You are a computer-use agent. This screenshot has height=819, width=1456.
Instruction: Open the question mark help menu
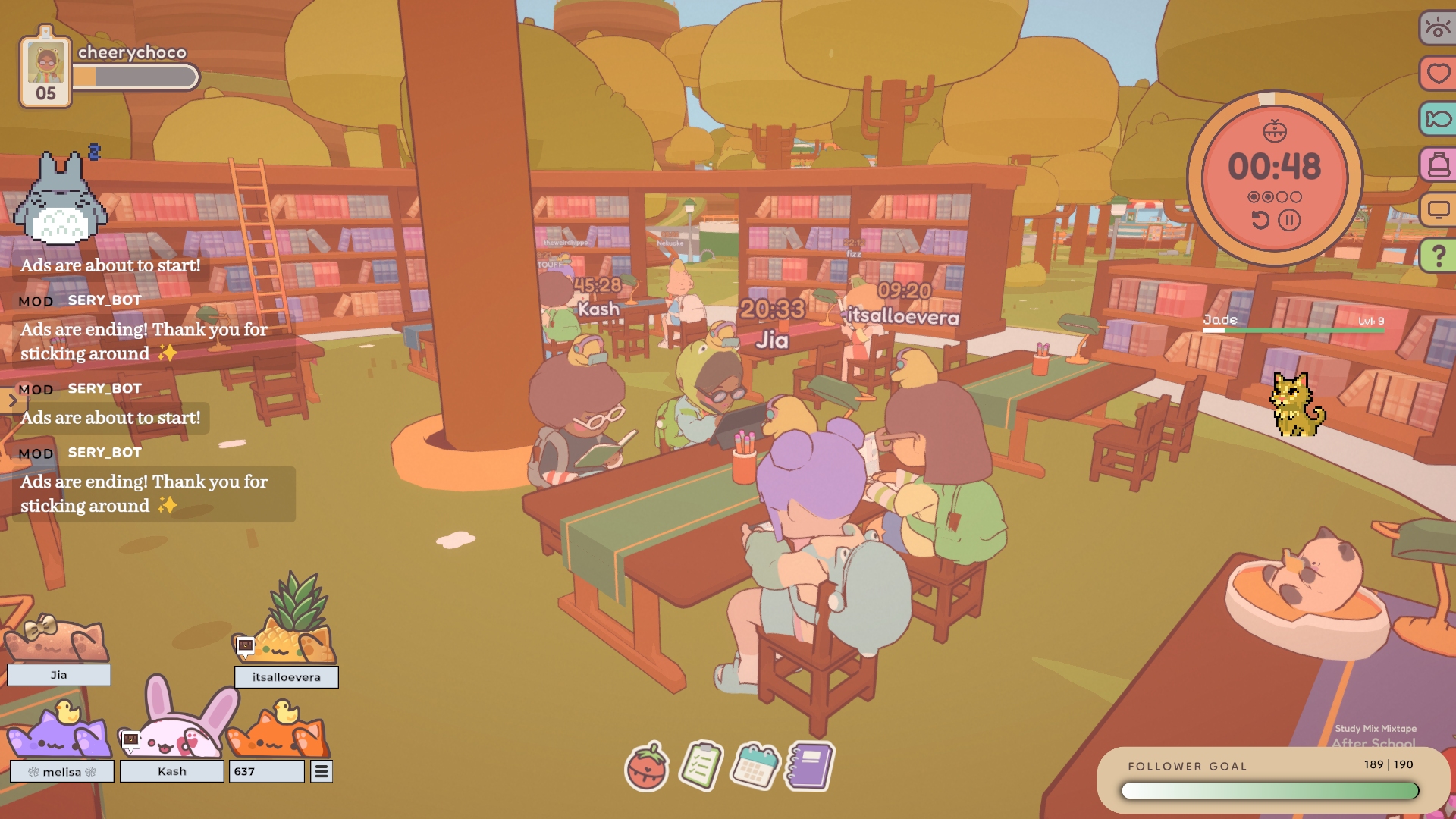(x=1438, y=256)
